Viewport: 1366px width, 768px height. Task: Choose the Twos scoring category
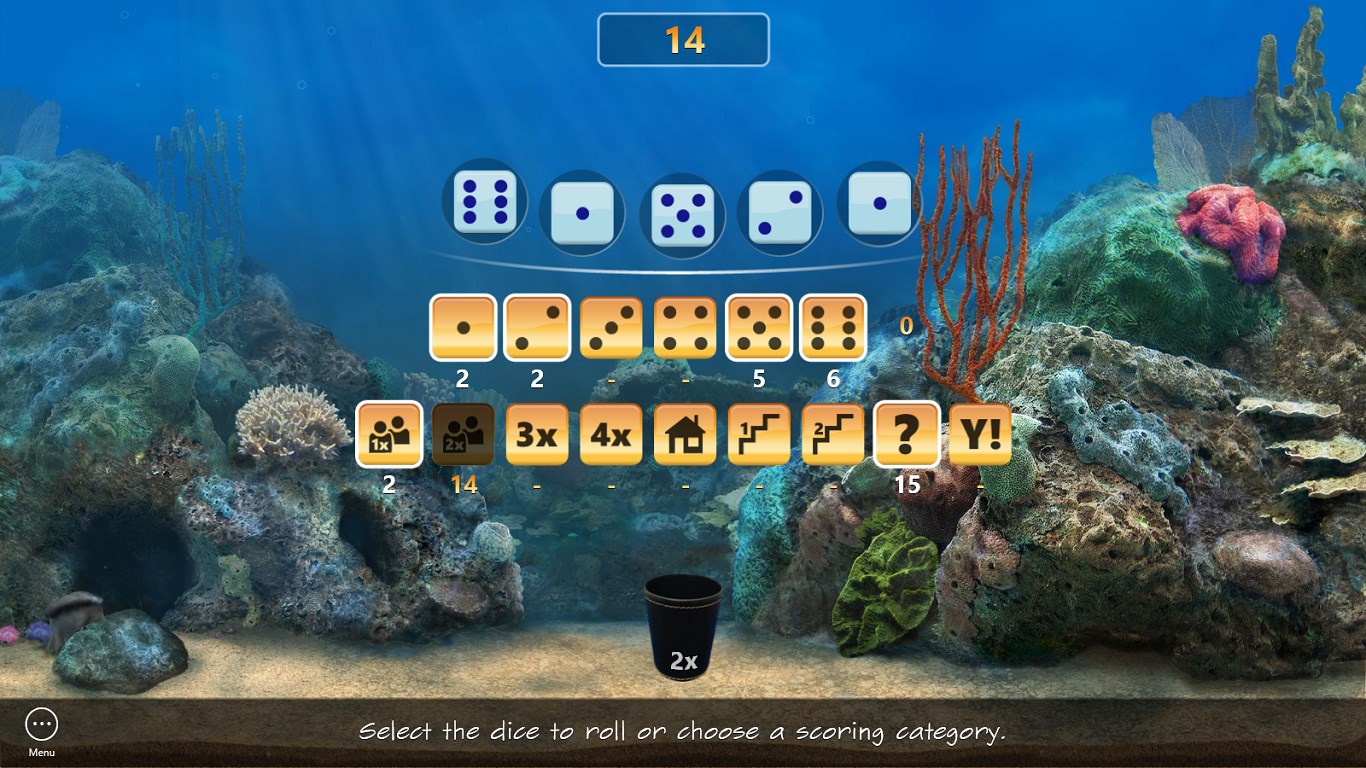pyautogui.click(x=537, y=327)
